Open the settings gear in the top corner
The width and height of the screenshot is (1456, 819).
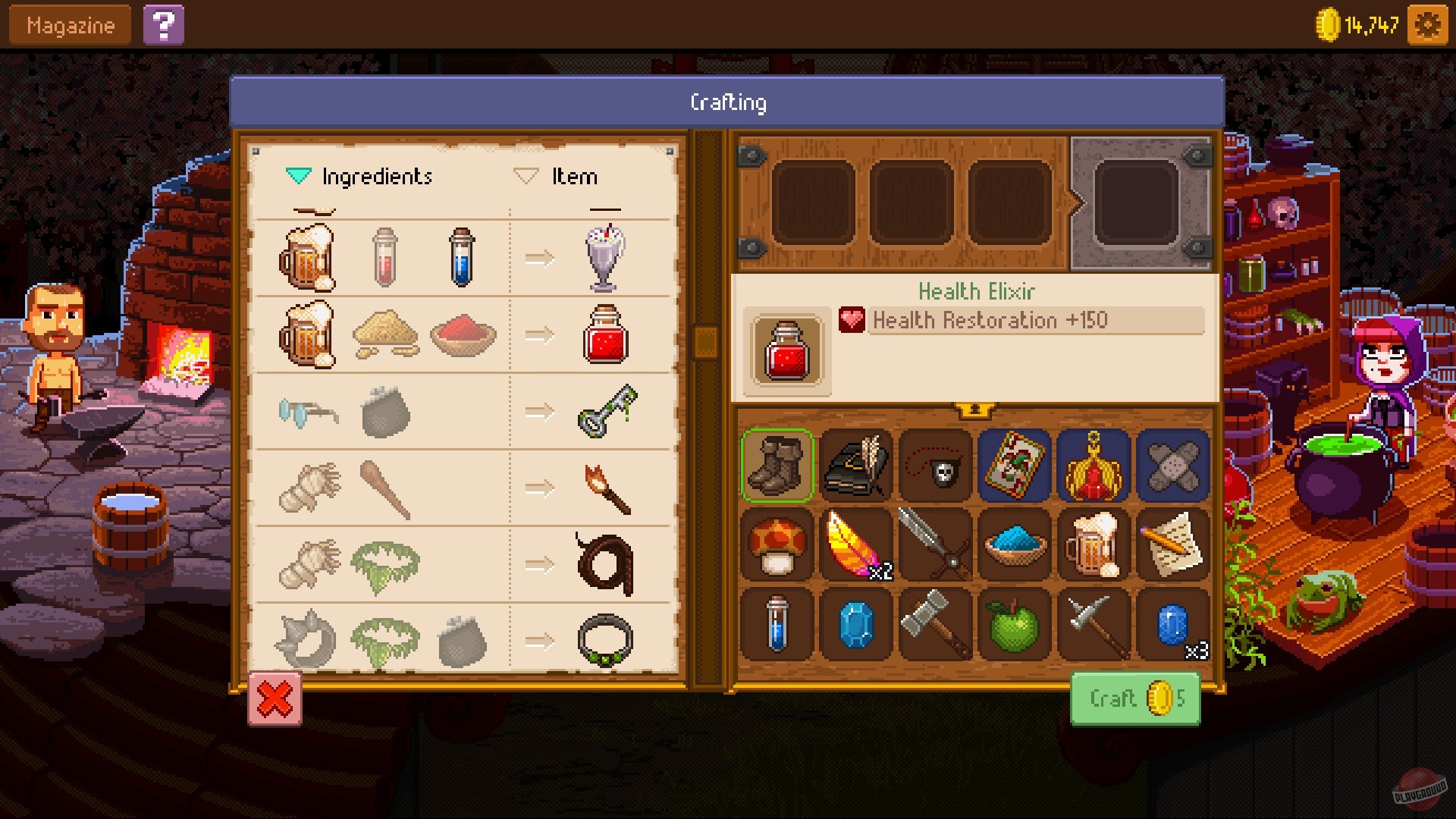click(1429, 24)
